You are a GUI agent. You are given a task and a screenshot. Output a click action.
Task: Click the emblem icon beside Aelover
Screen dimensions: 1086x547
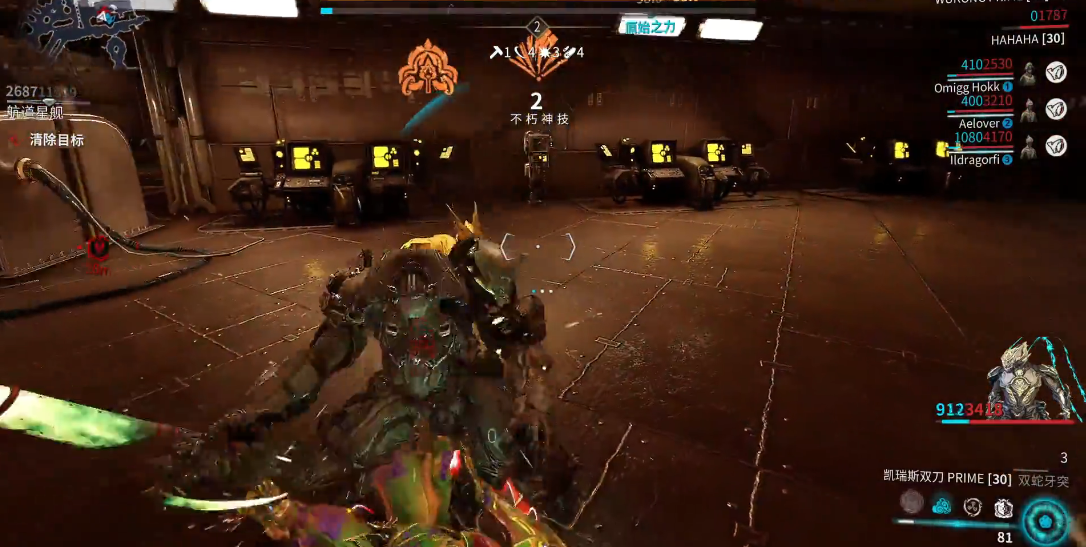pyautogui.click(x=1056, y=109)
